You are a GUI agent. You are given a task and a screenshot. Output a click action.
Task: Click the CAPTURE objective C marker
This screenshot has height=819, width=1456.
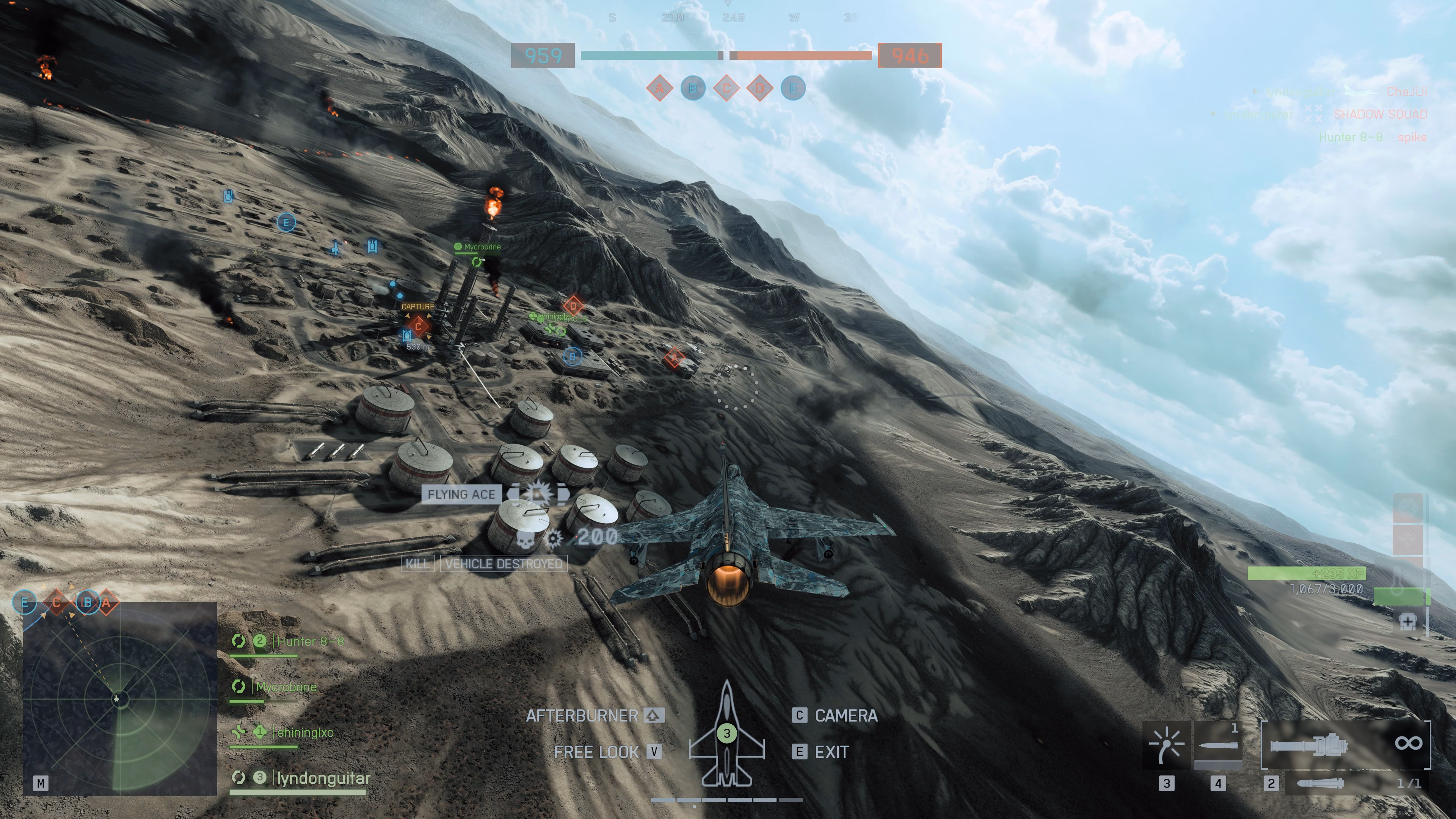418,326
